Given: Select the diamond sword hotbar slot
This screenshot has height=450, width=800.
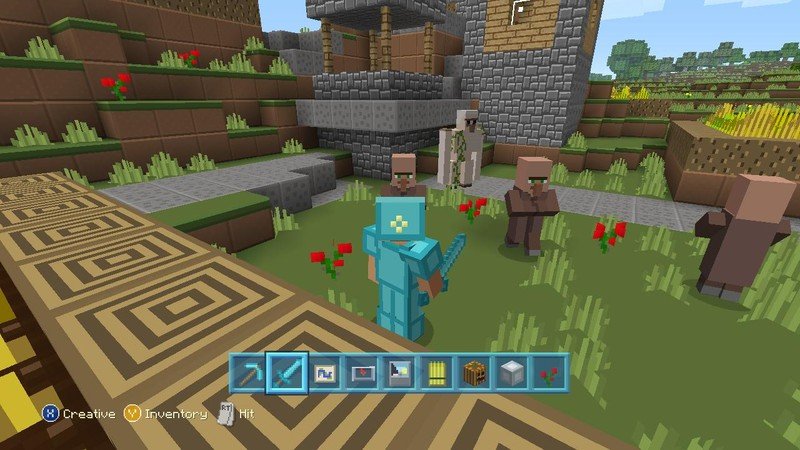Looking at the screenshot, I should (x=286, y=374).
